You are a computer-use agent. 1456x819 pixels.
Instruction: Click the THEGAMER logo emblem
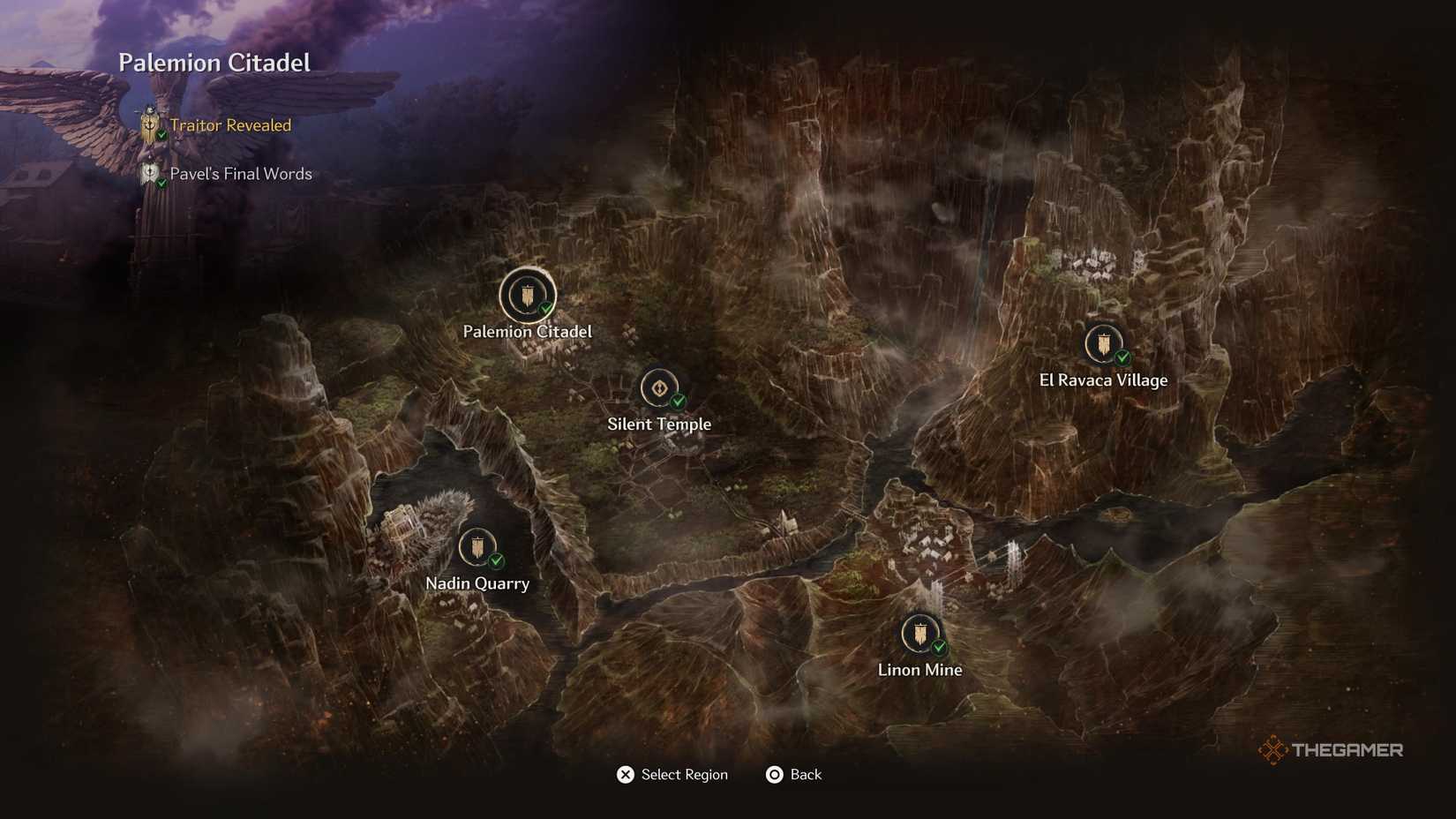pyautogui.click(x=1273, y=749)
